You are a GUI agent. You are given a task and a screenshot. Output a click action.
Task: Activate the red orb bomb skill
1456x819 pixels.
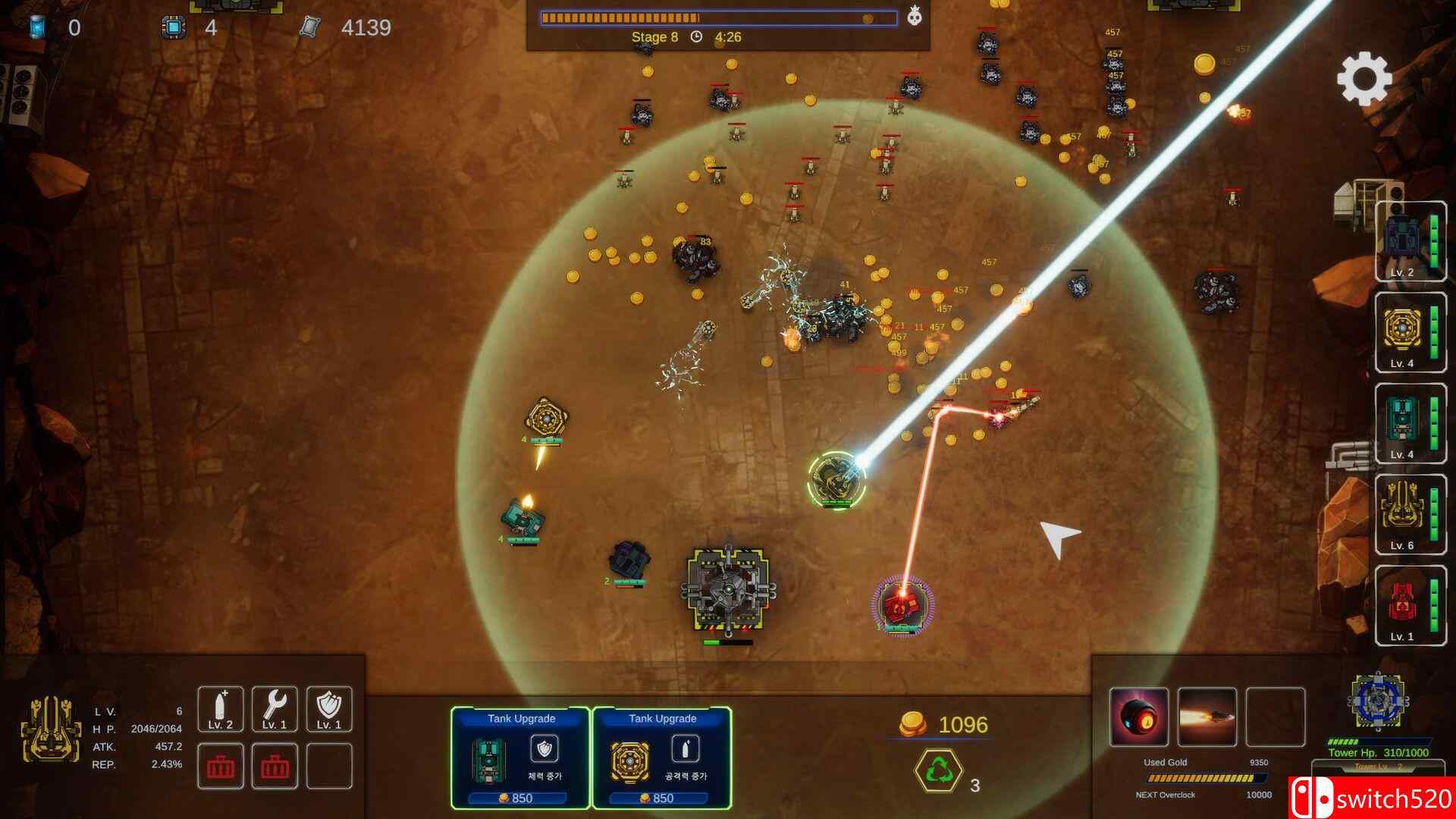1138,717
